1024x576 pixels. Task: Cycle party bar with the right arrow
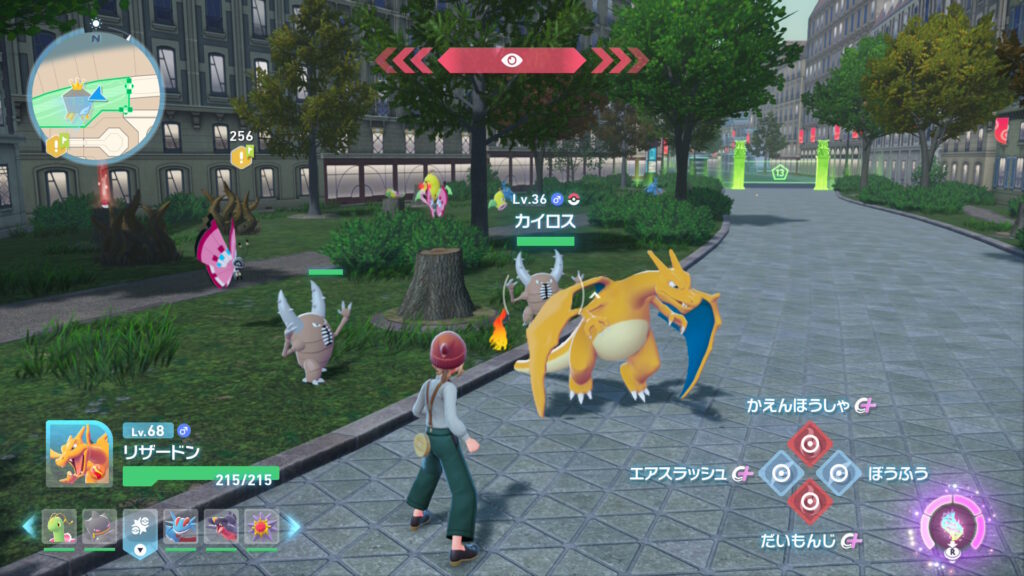292,526
